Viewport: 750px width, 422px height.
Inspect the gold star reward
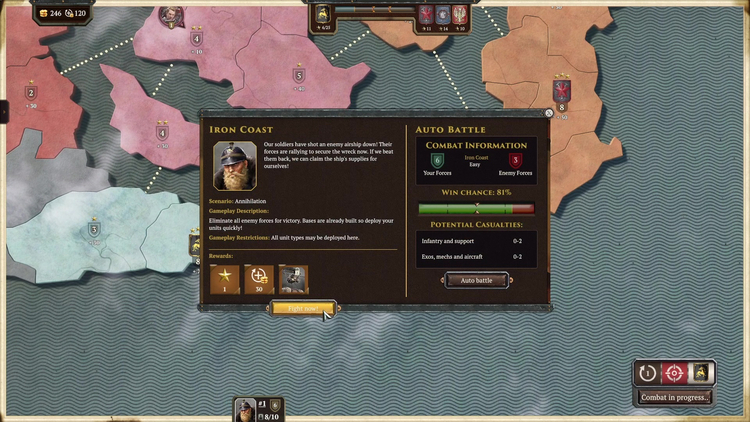click(x=224, y=279)
